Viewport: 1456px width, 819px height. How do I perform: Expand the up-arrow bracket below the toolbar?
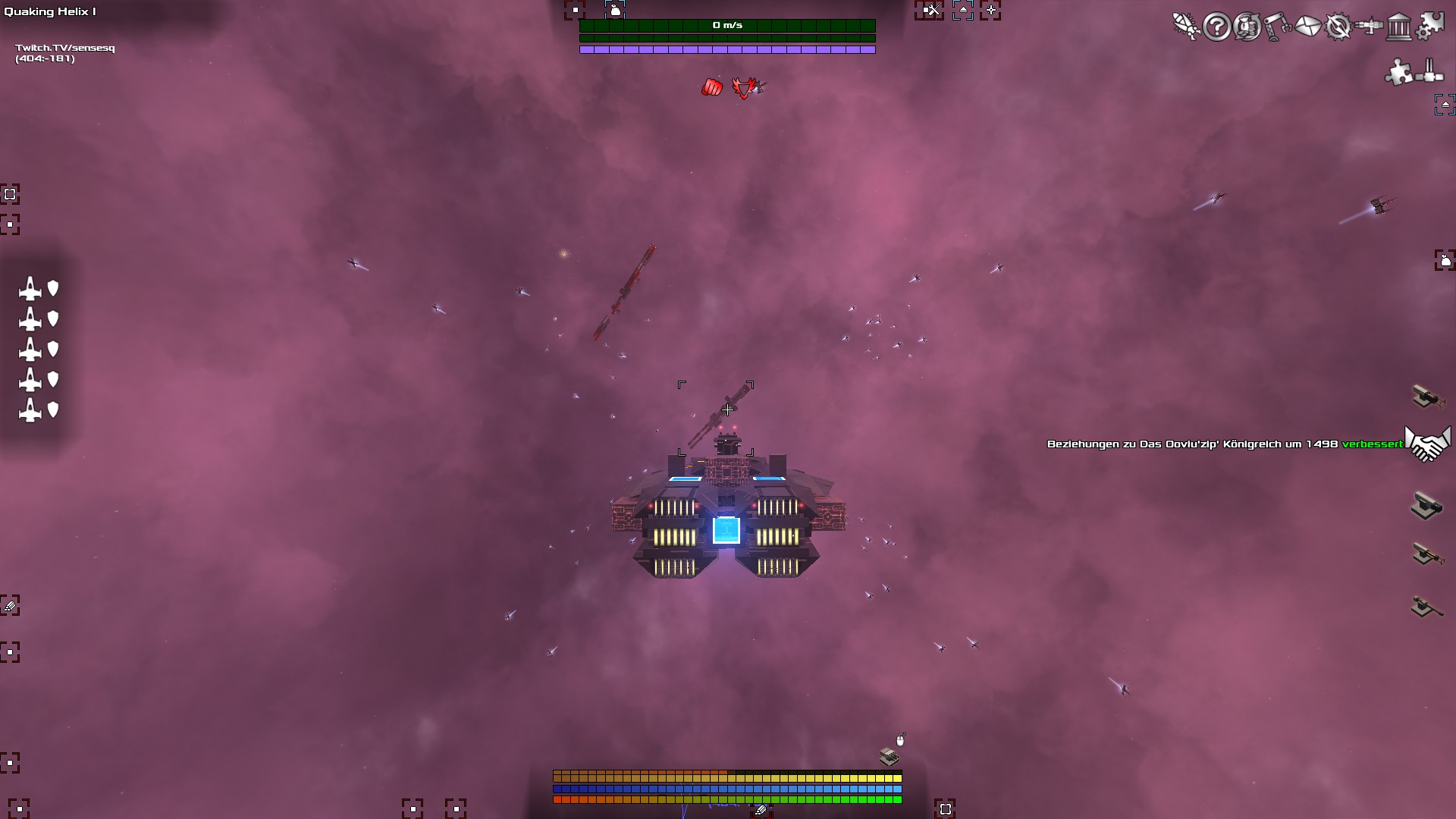[x=1444, y=105]
